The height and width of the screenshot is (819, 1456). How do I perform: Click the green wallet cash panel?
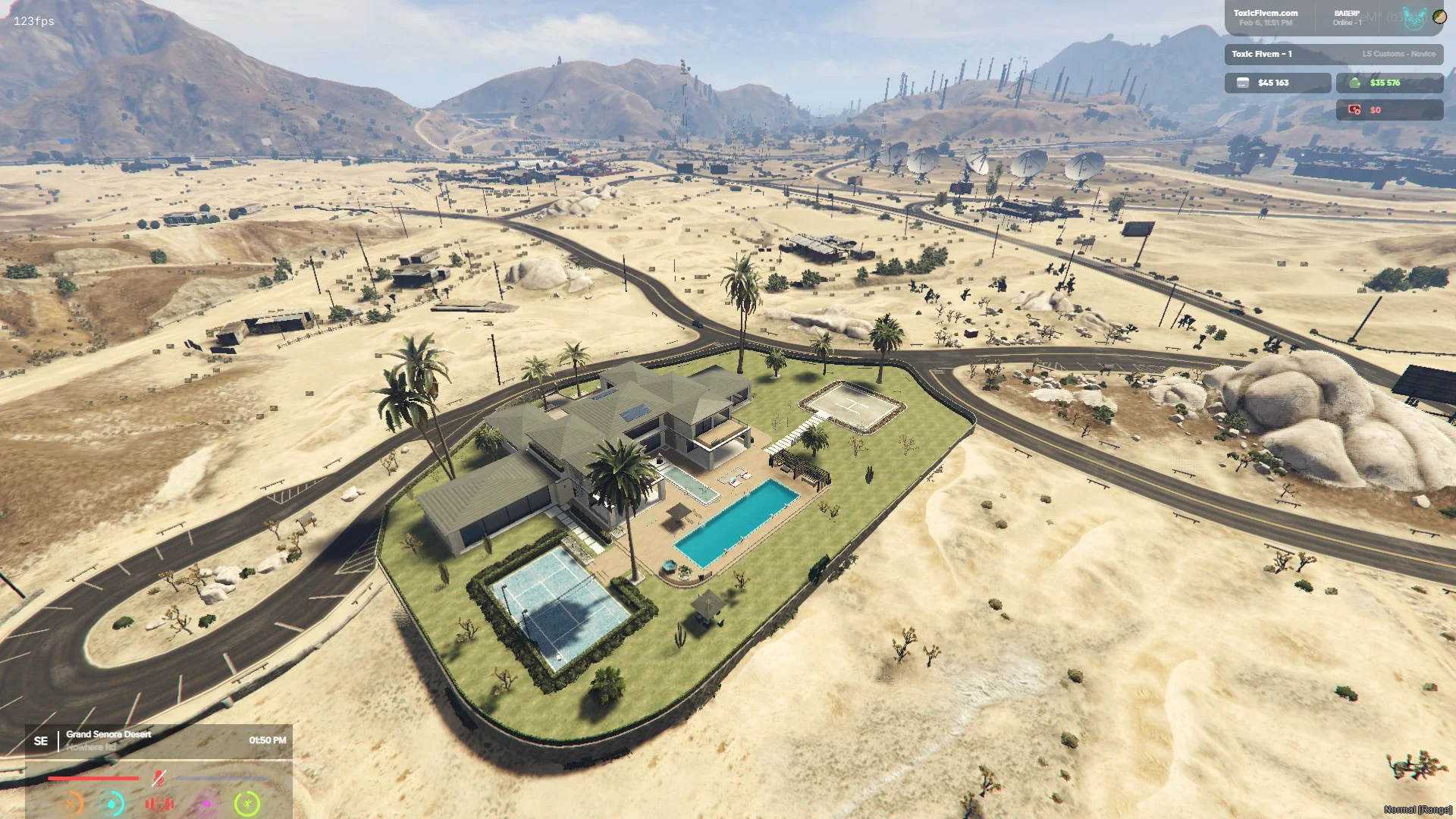[x=1389, y=83]
